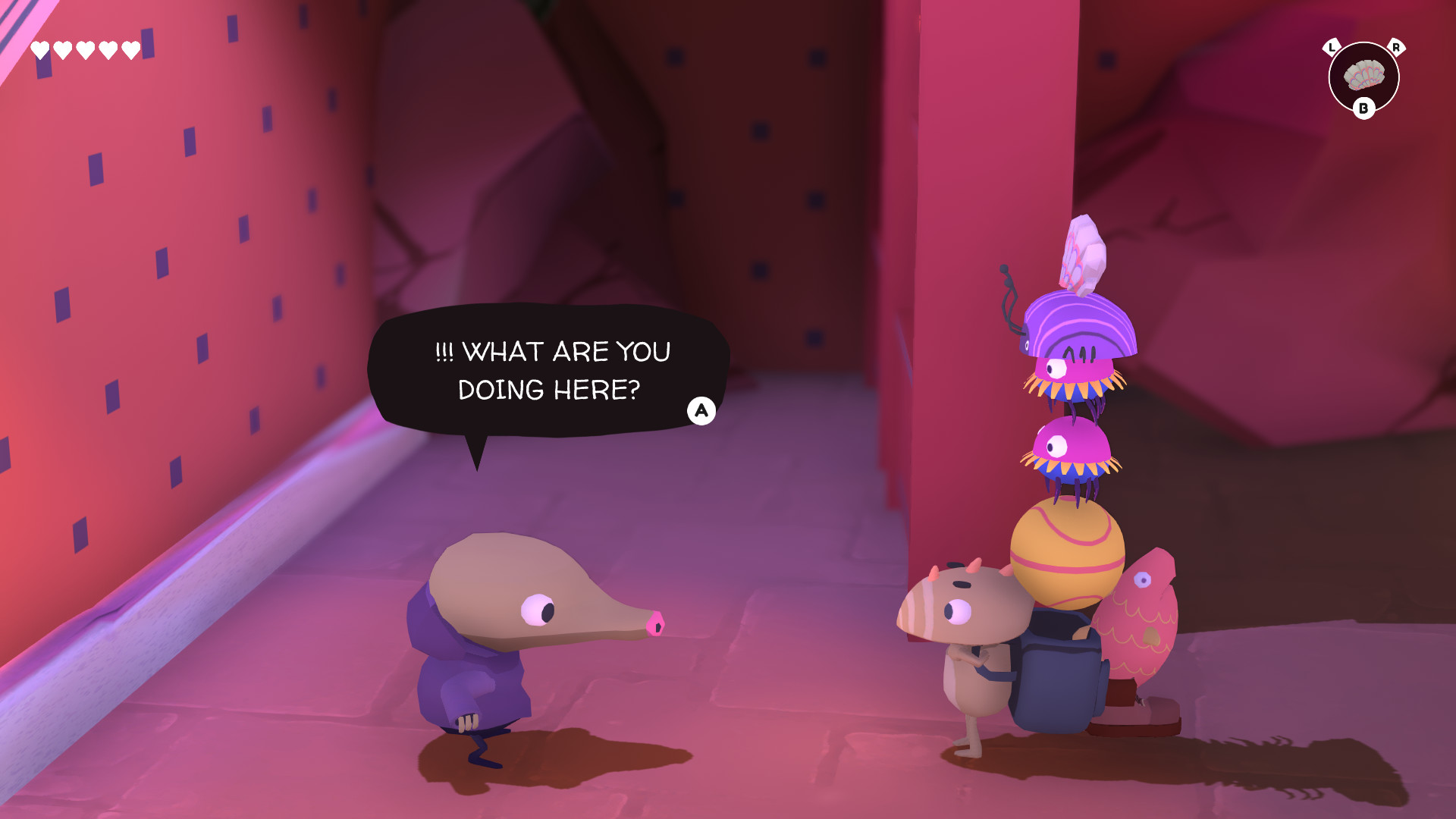
Task: Click the purple striped clam atop the stack
Action: (1077, 326)
